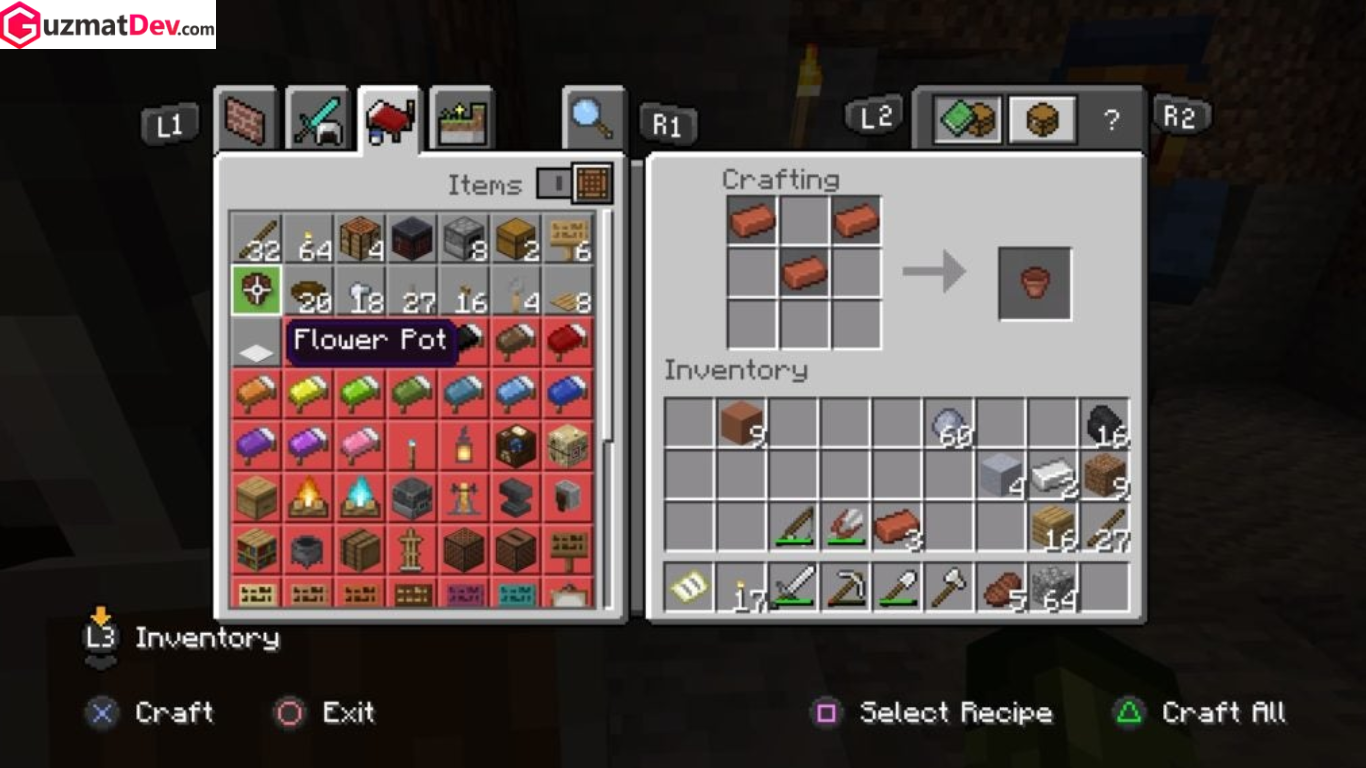The height and width of the screenshot is (768, 1366).
Task: Choose the crafting table only layout
Action: coord(1042,121)
